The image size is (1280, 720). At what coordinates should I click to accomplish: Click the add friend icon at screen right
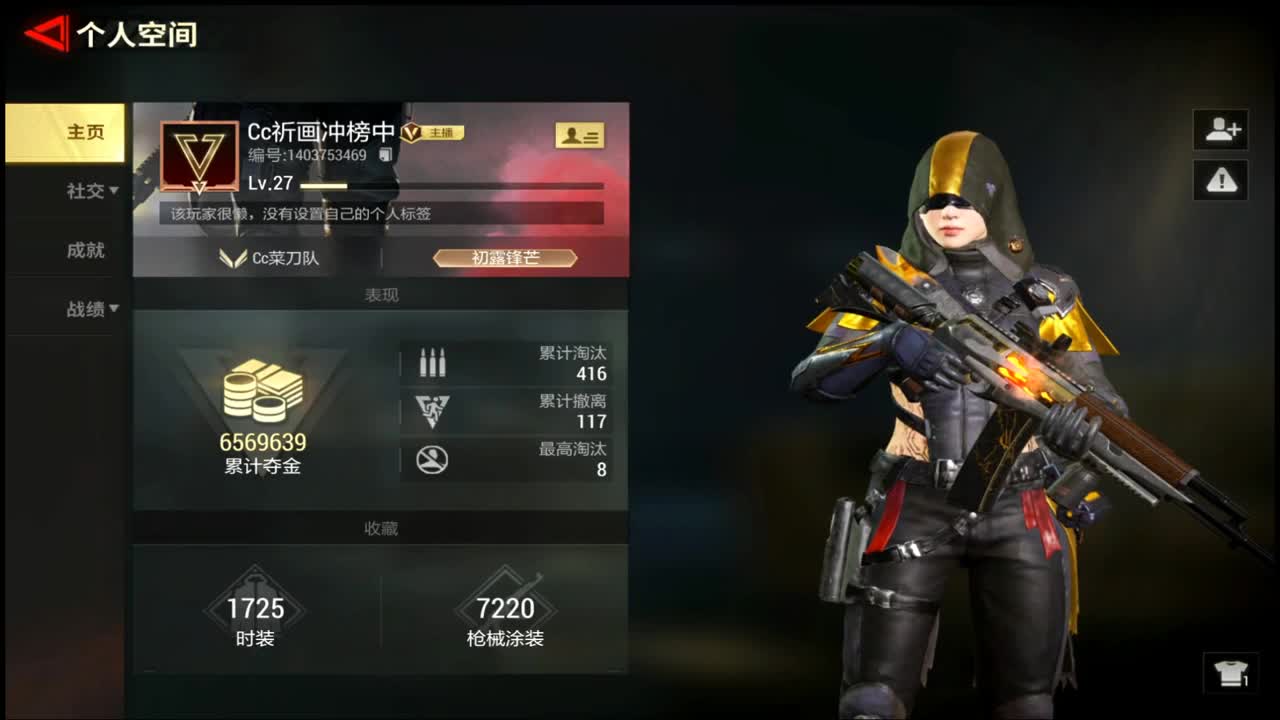1220,130
